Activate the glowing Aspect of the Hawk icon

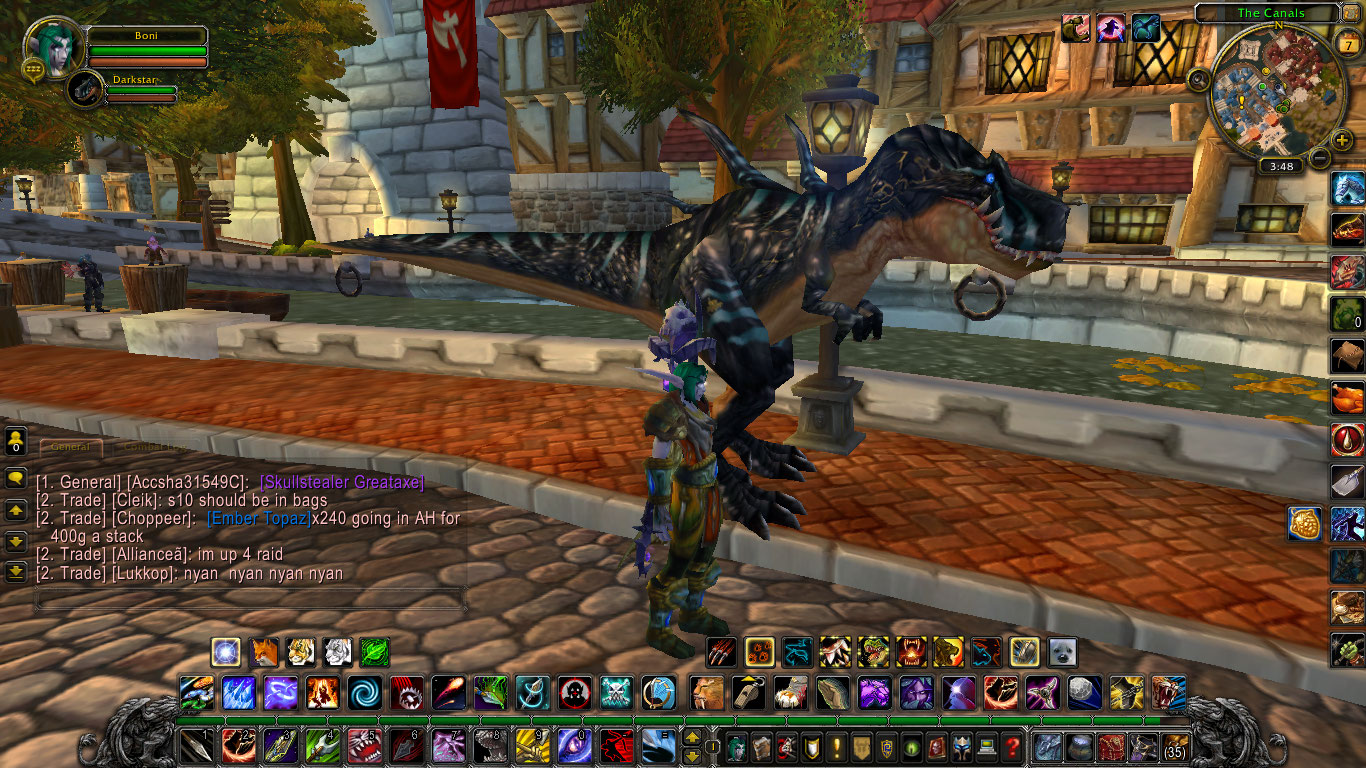[x=225, y=652]
